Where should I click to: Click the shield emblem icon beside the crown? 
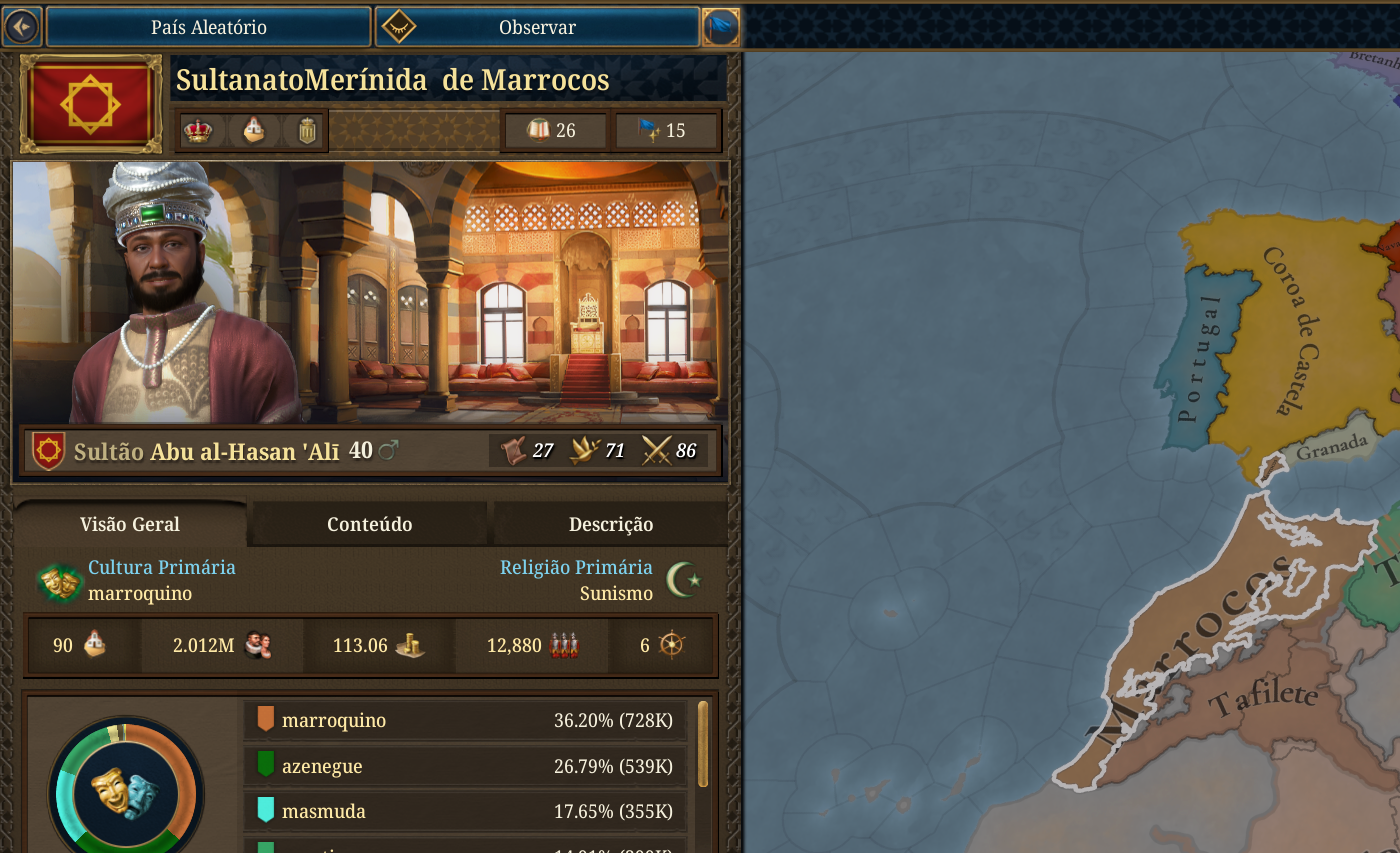(x=306, y=130)
